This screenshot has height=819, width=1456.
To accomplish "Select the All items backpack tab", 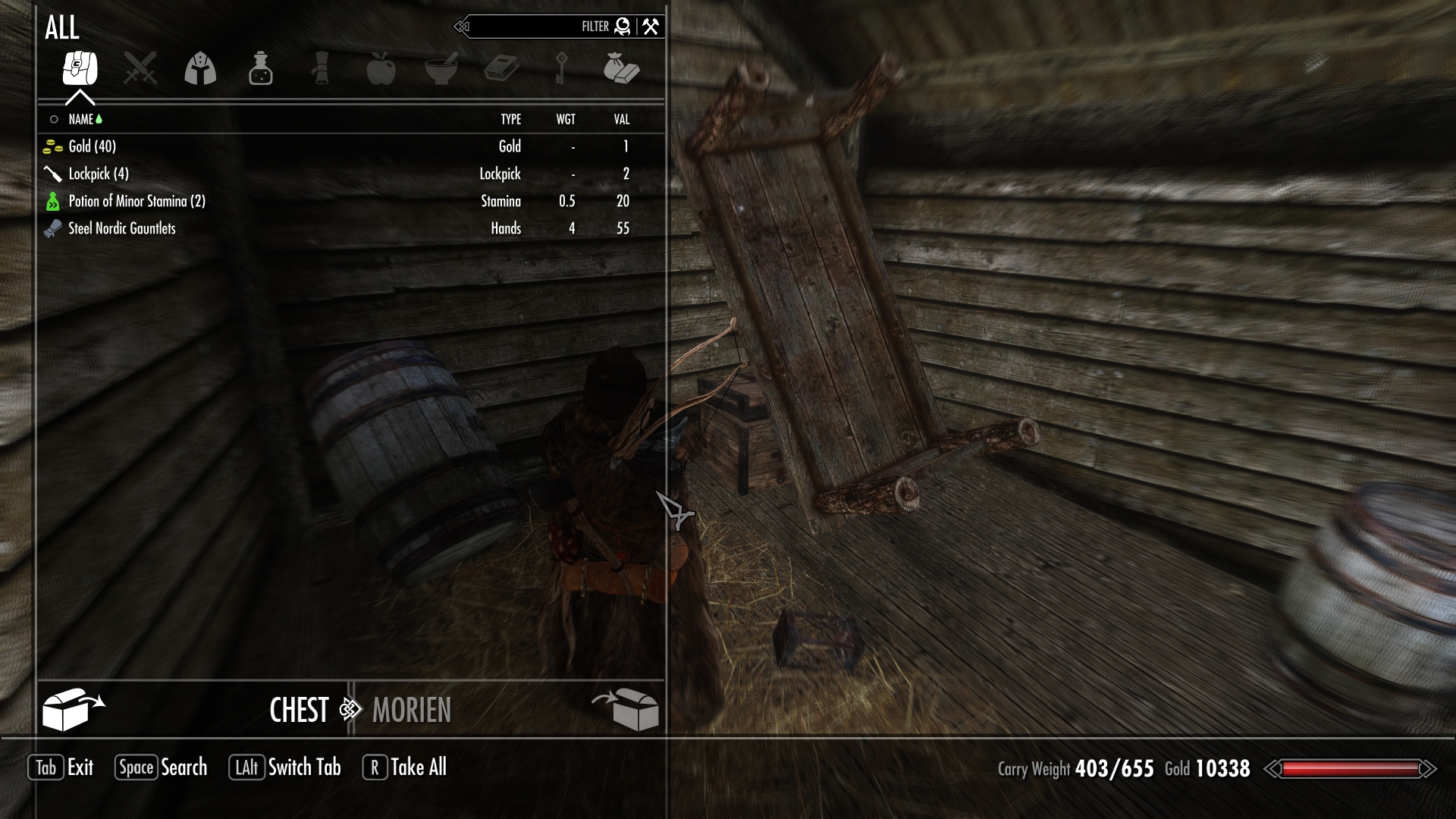I will tap(80, 69).
